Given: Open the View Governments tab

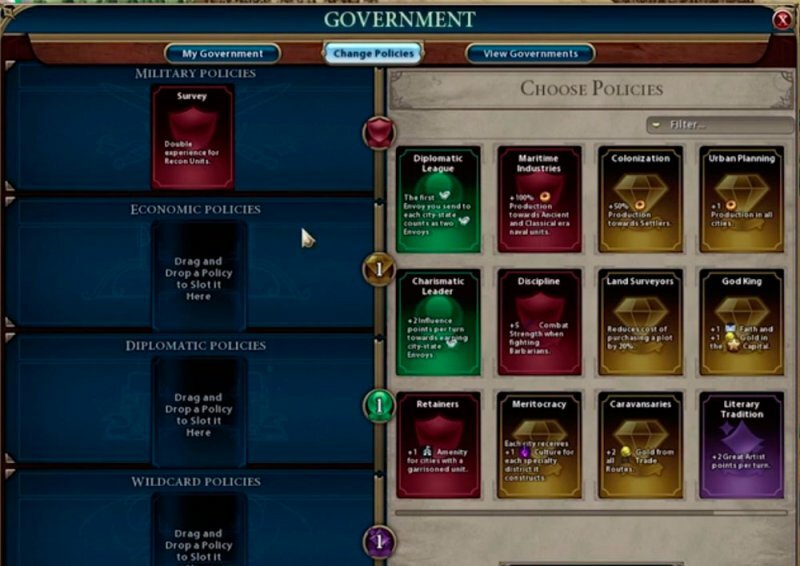Looking at the screenshot, I should pyautogui.click(x=530, y=53).
